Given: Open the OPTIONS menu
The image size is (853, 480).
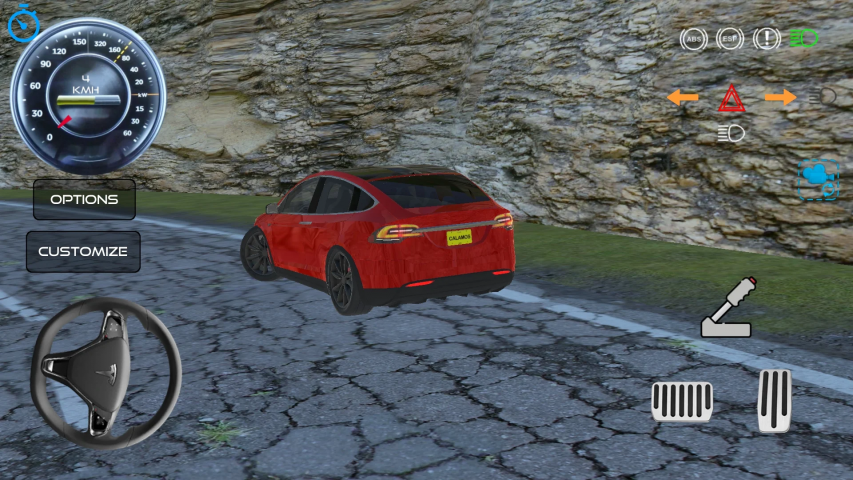Looking at the screenshot, I should pyautogui.click(x=84, y=199).
